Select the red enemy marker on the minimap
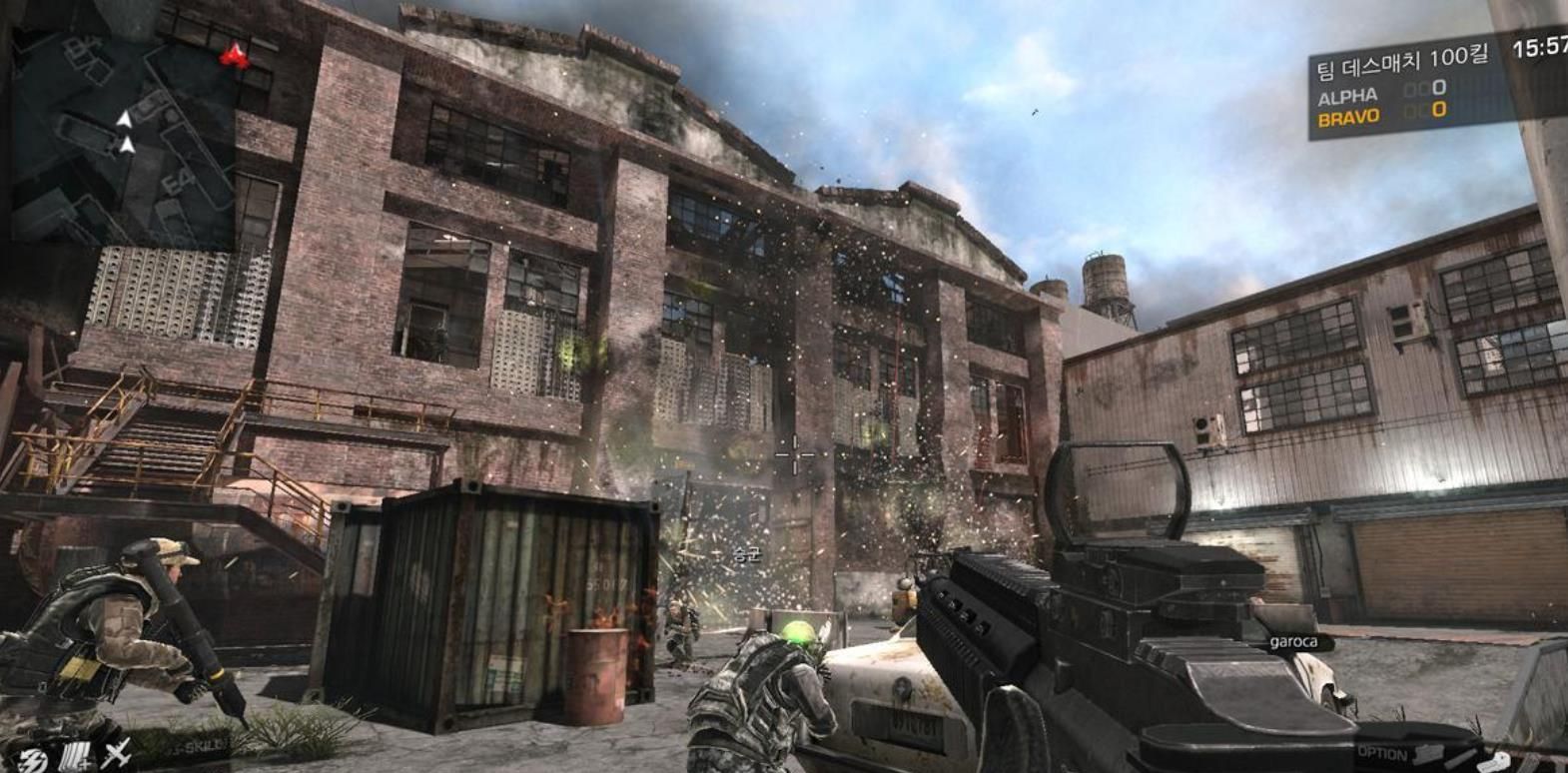Image resolution: width=1568 pixels, height=773 pixels. click(236, 56)
